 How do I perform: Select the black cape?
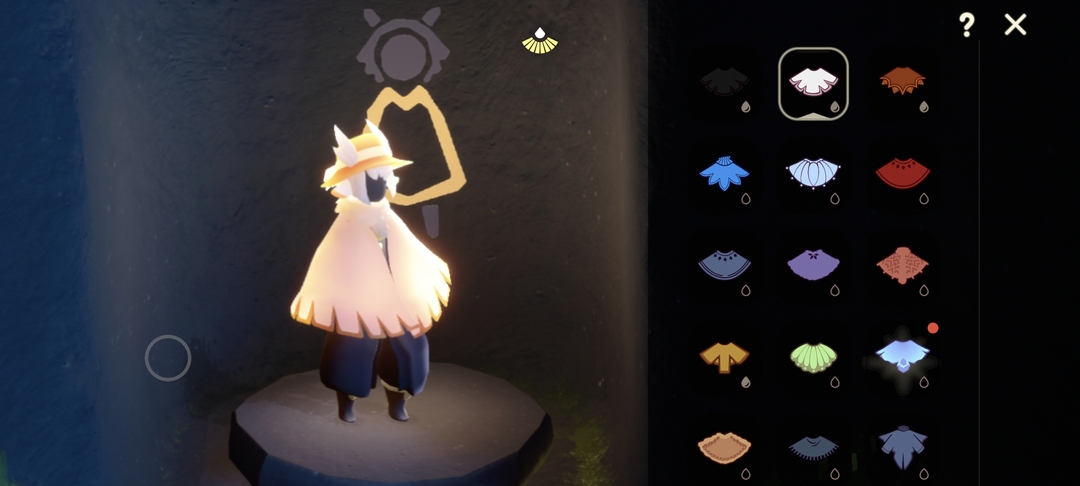tap(725, 82)
